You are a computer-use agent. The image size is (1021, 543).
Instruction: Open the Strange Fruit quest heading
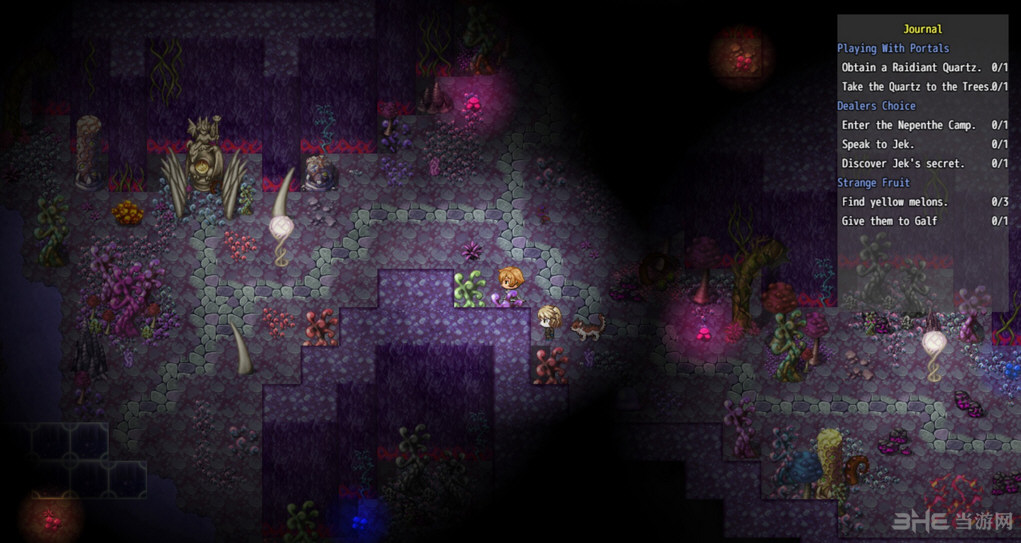(873, 183)
